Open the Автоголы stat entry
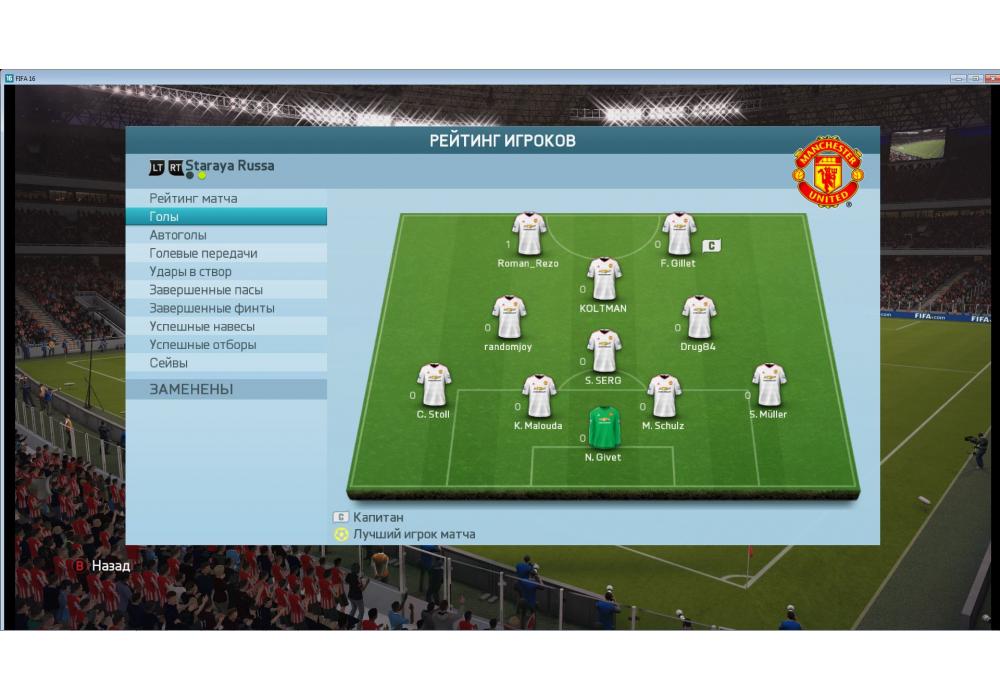Image resolution: width=1000 pixels, height=700 pixels. (x=178, y=235)
